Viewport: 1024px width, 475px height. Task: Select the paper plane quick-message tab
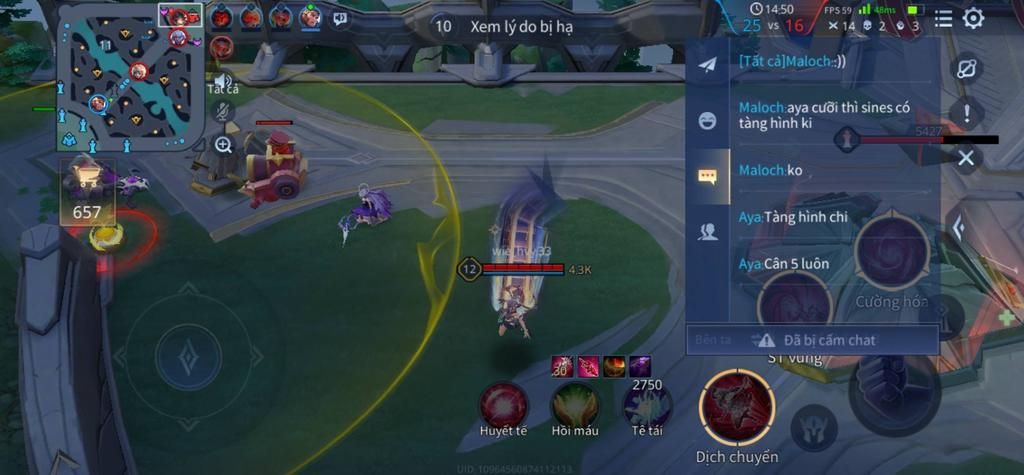(x=708, y=65)
